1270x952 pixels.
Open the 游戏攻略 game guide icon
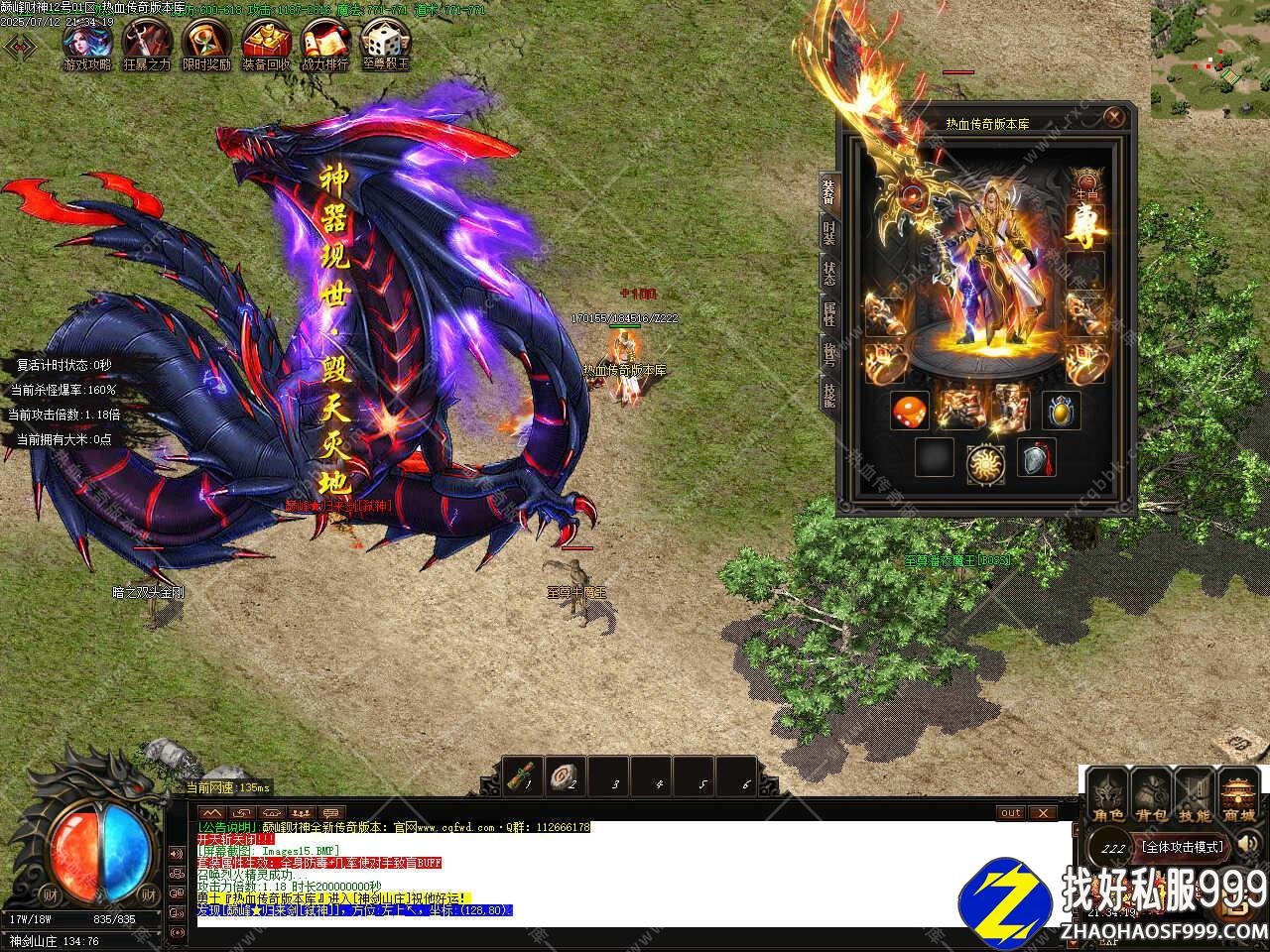point(86,43)
